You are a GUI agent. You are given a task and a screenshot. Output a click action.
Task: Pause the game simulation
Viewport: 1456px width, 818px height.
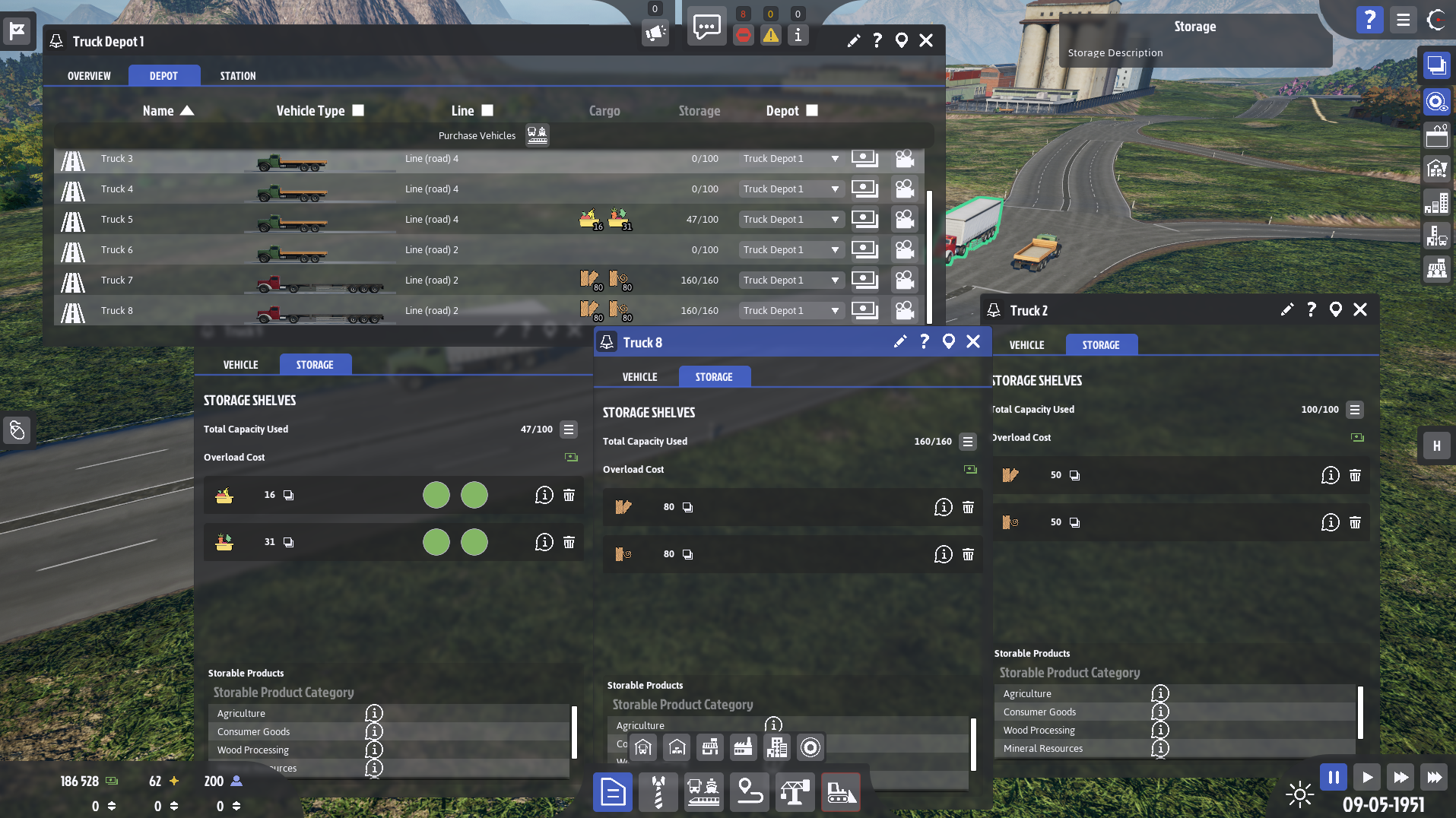(x=1333, y=777)
